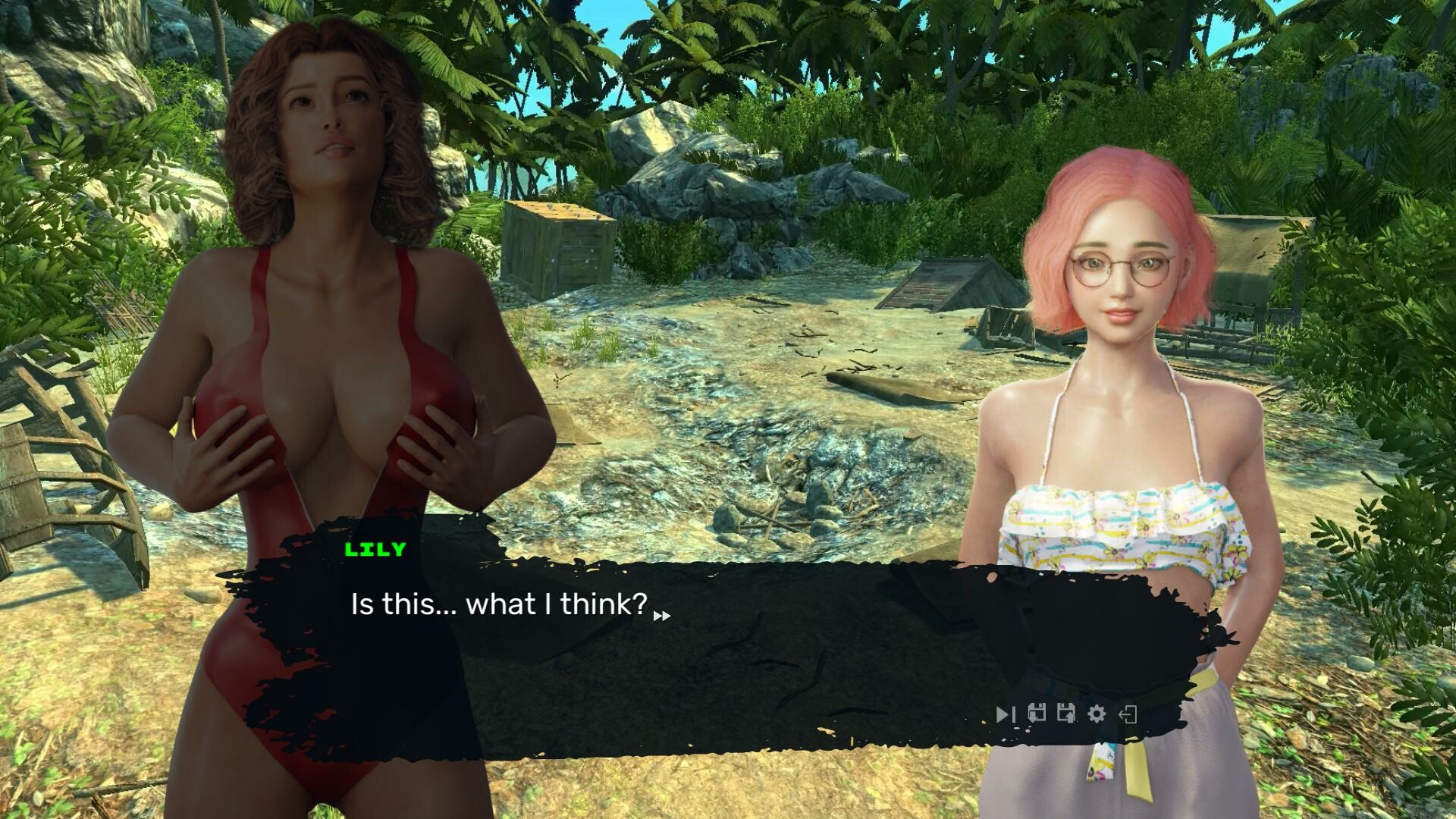Click the skip-to-next icon in the dialogue bar
The width and height of the screenshot is (1456, 819).
point(1007,714)
